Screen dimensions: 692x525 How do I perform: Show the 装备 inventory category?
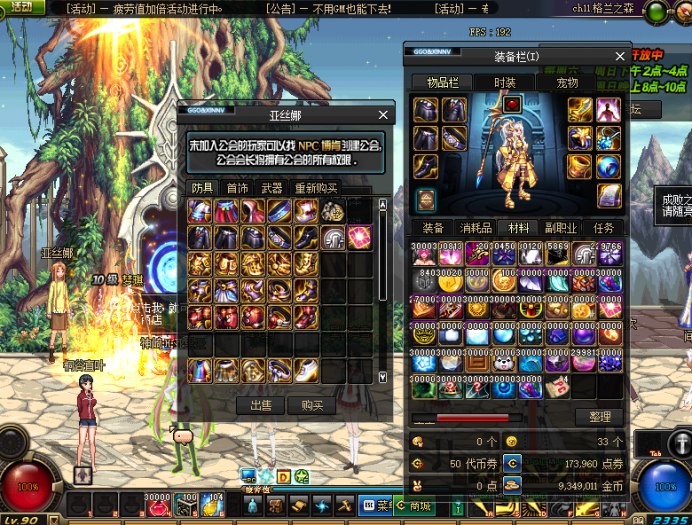coord(431,228)
